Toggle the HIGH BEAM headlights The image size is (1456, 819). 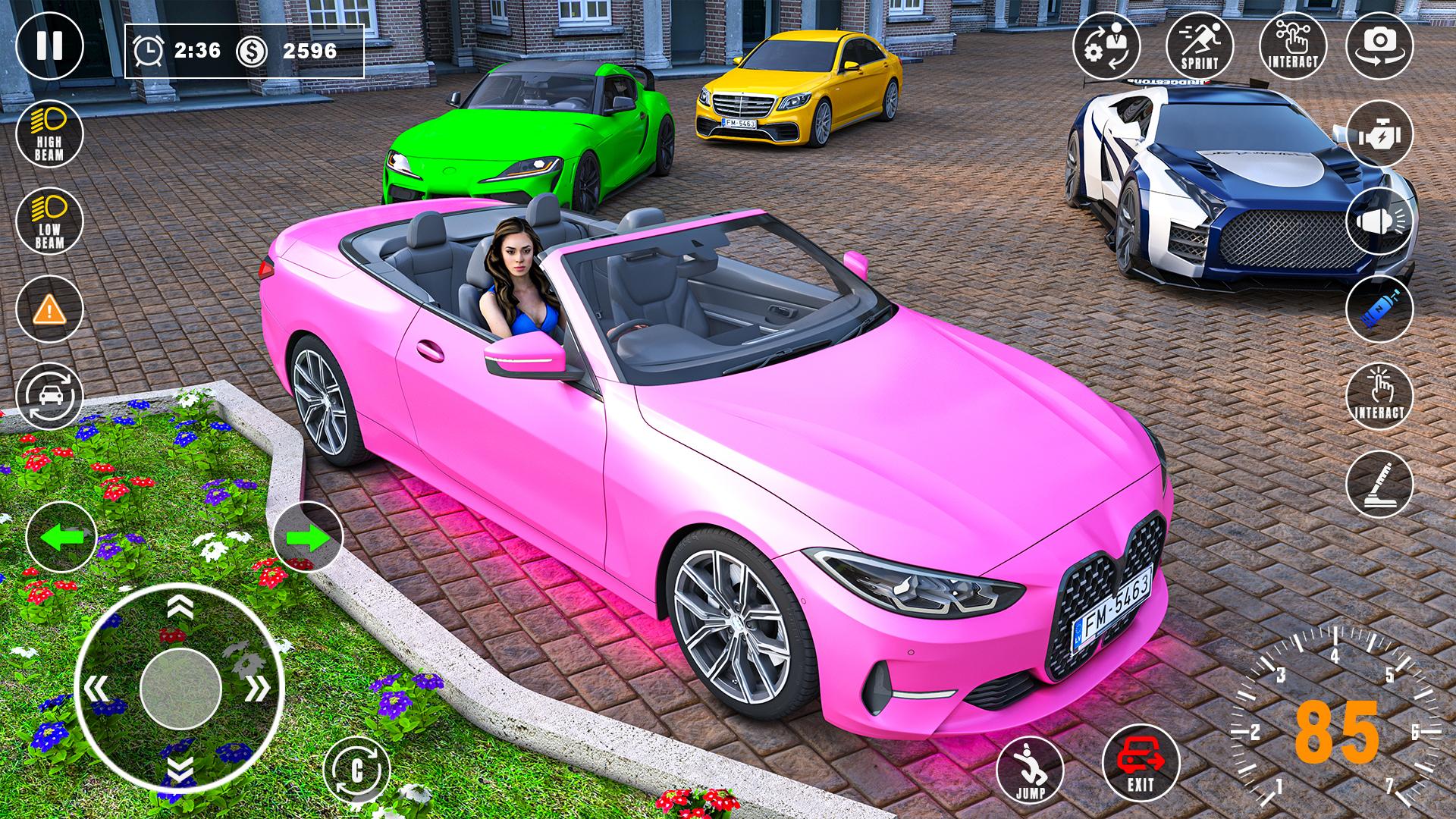(x=49, y=135)
